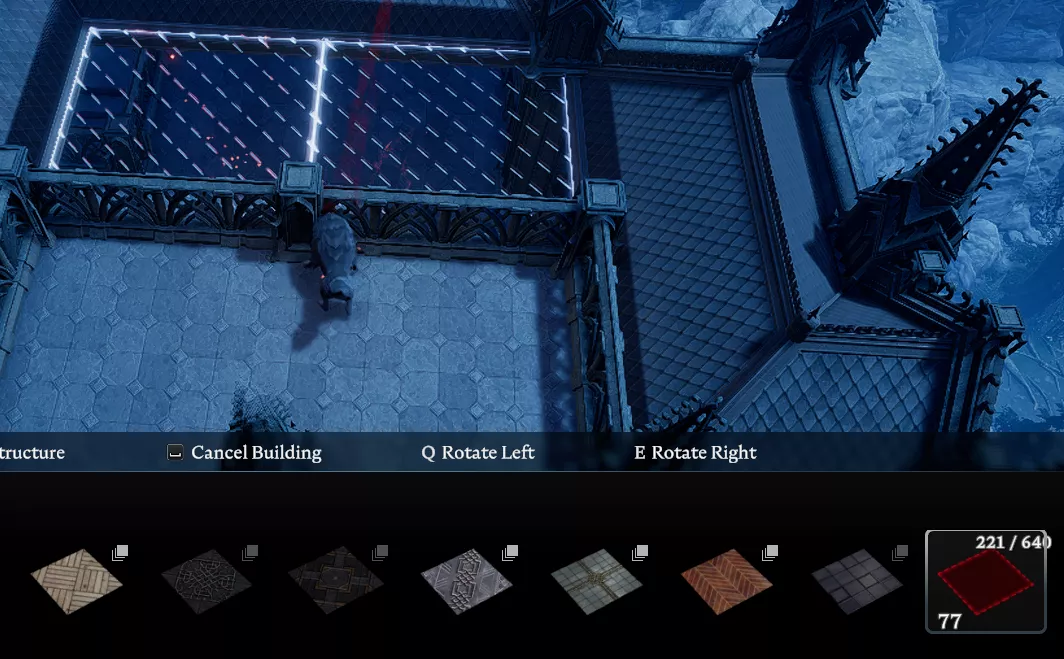Click the Cancel Building option
Viewport: 1064px width, 659px height.
tap(245, 453)
